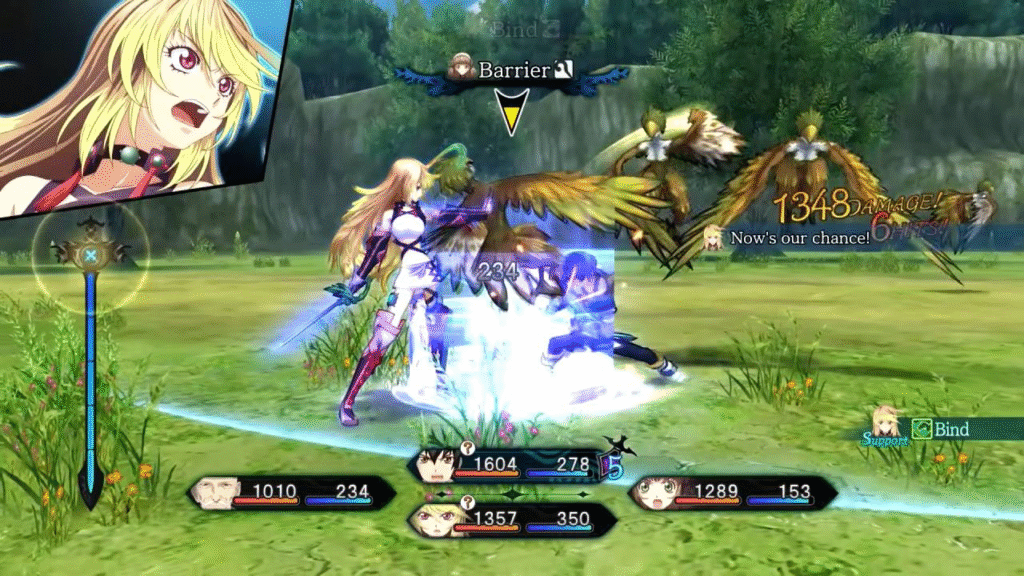Click the blonde character cut-in portrait
This screenshot has width=1024, height=576.
tap(140, 100)
